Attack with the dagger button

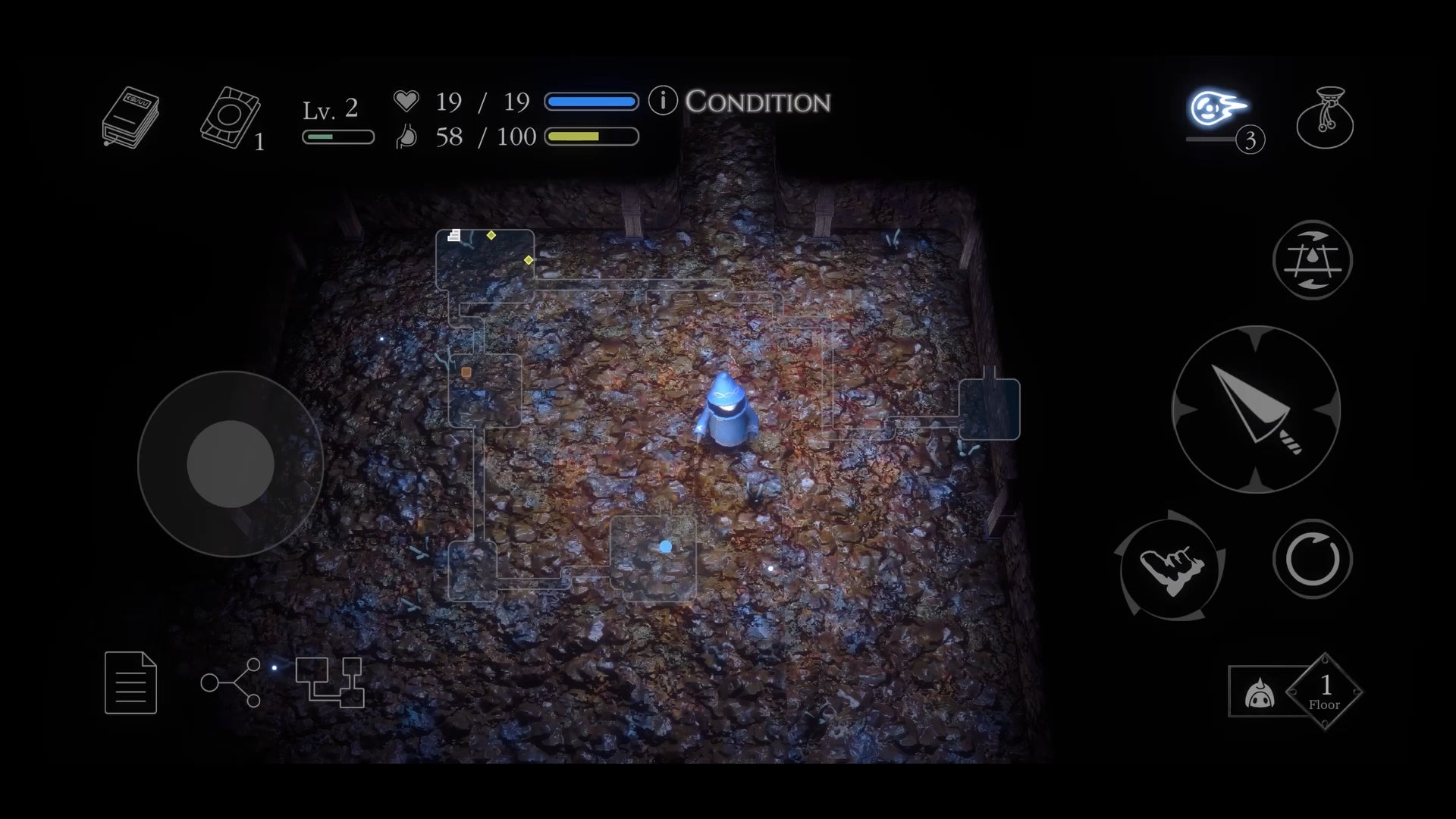pos(1256,409)
